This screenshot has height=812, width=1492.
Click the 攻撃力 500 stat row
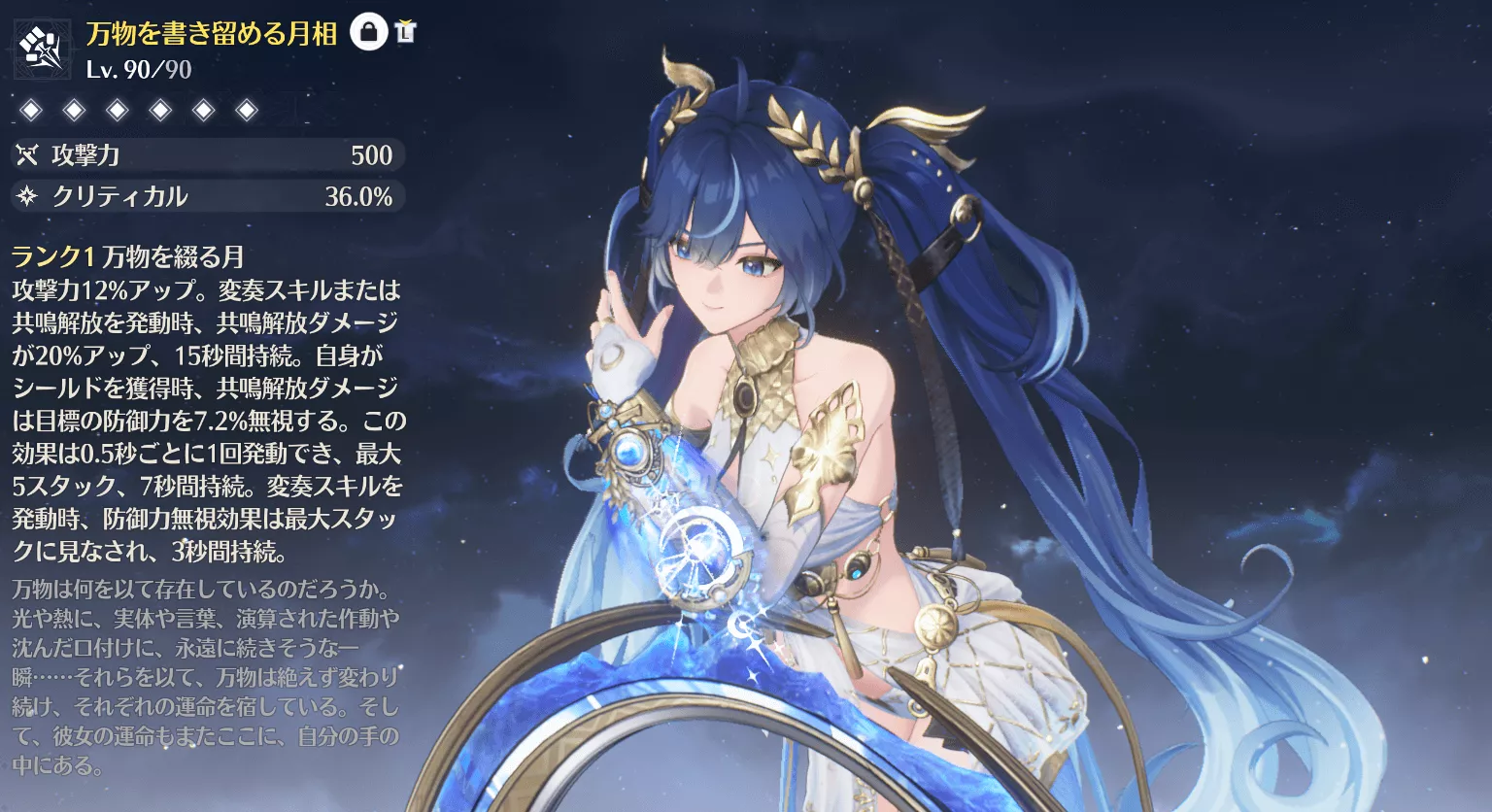(204, 154)
